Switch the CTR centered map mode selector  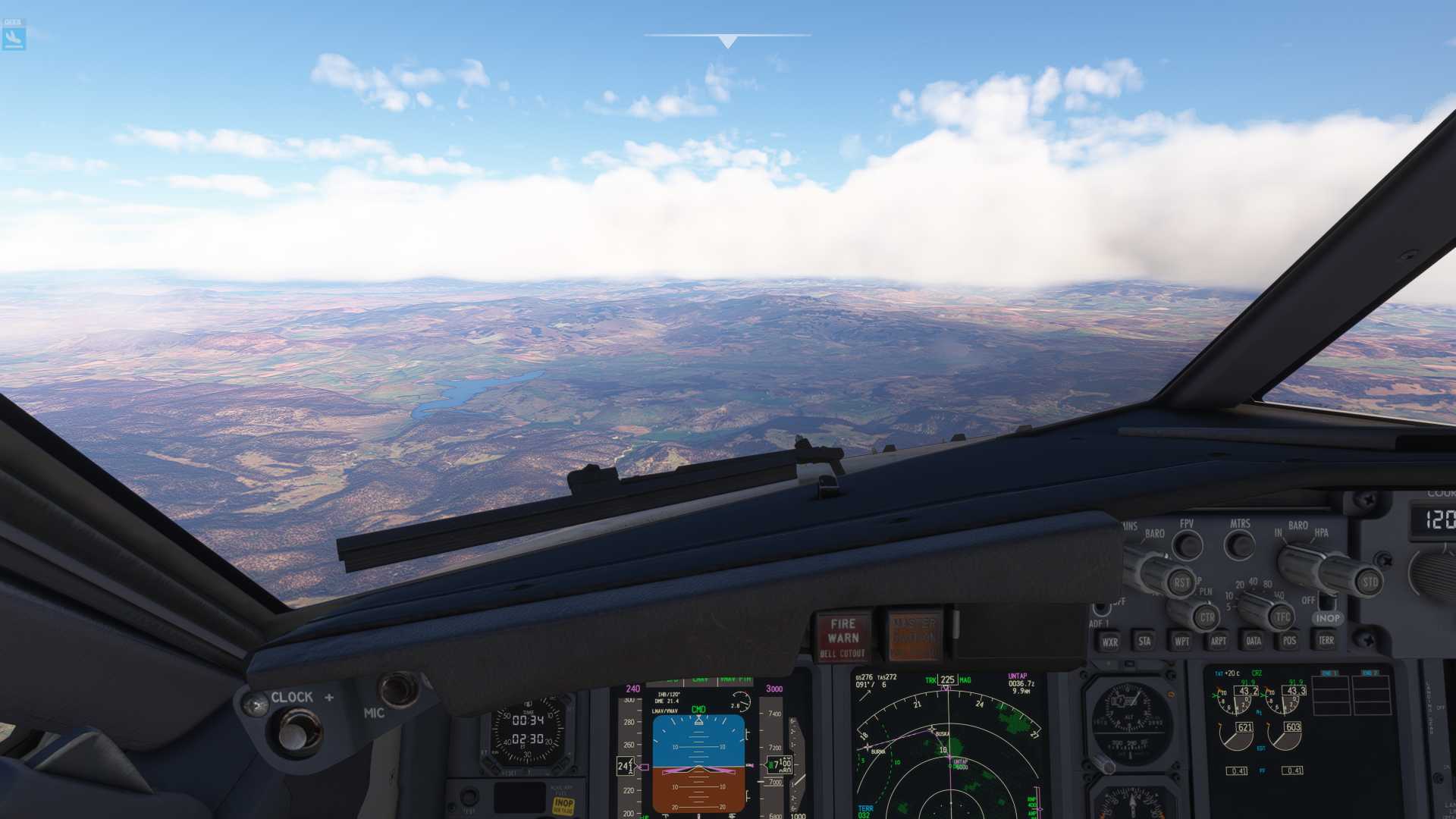pos(1207,617)
